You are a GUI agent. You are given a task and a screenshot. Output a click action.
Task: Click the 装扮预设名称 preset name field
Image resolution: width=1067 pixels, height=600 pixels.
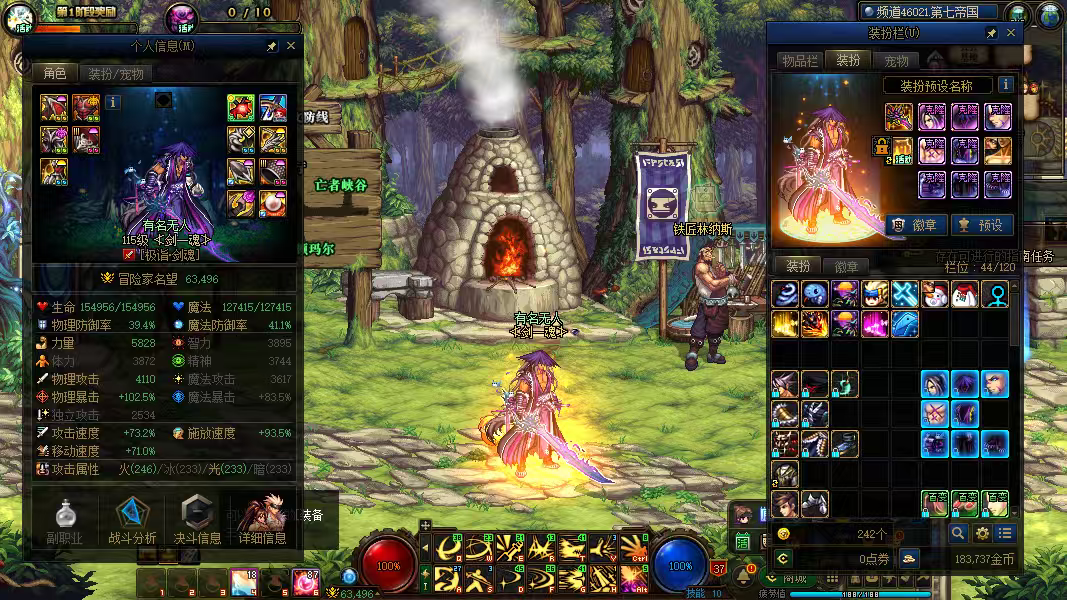point(937,86)
